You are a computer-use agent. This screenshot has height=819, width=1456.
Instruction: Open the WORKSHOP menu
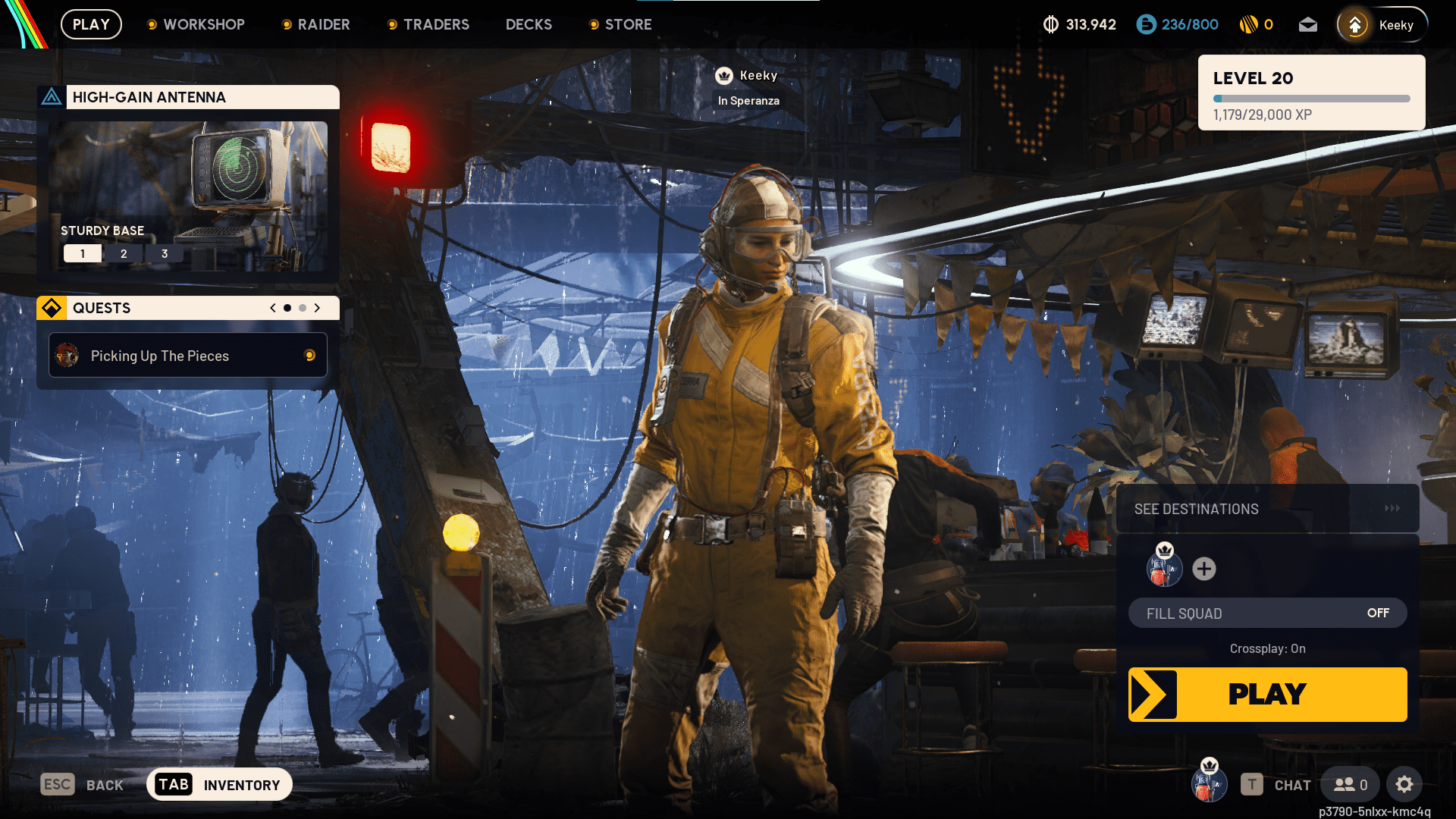coord(203,24)
